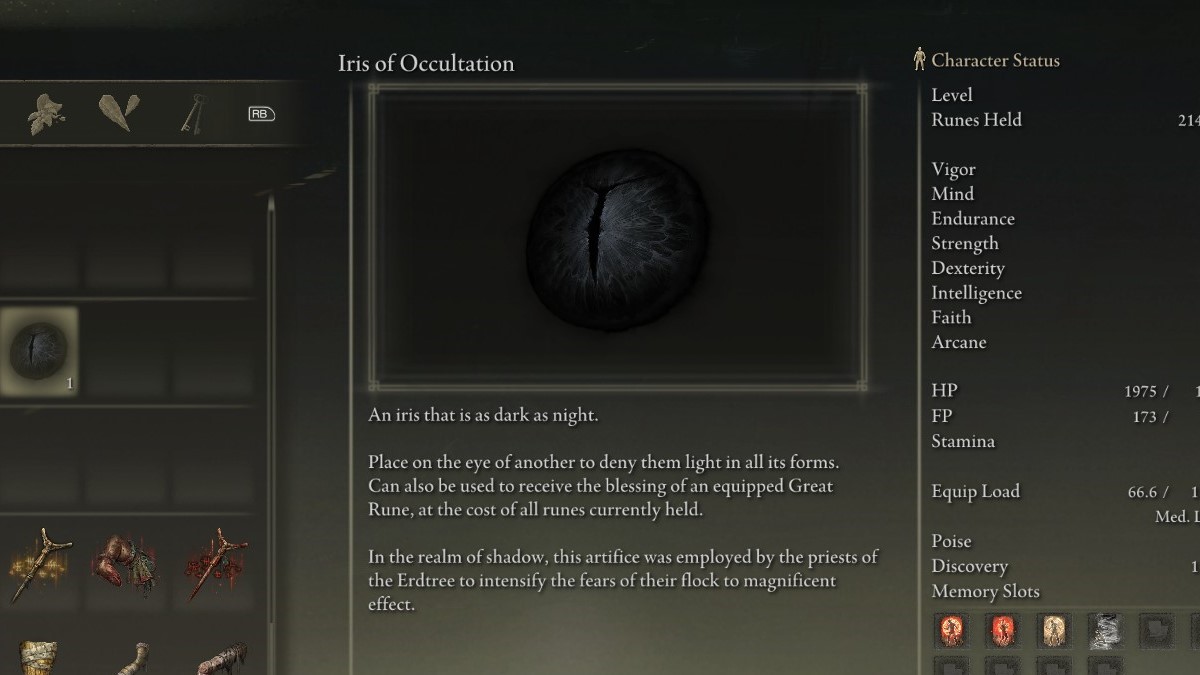The height and width of the screenshot is (675, 1200).
Task: Select the golden glowing forked twig item
Action: tap(39, 564)
